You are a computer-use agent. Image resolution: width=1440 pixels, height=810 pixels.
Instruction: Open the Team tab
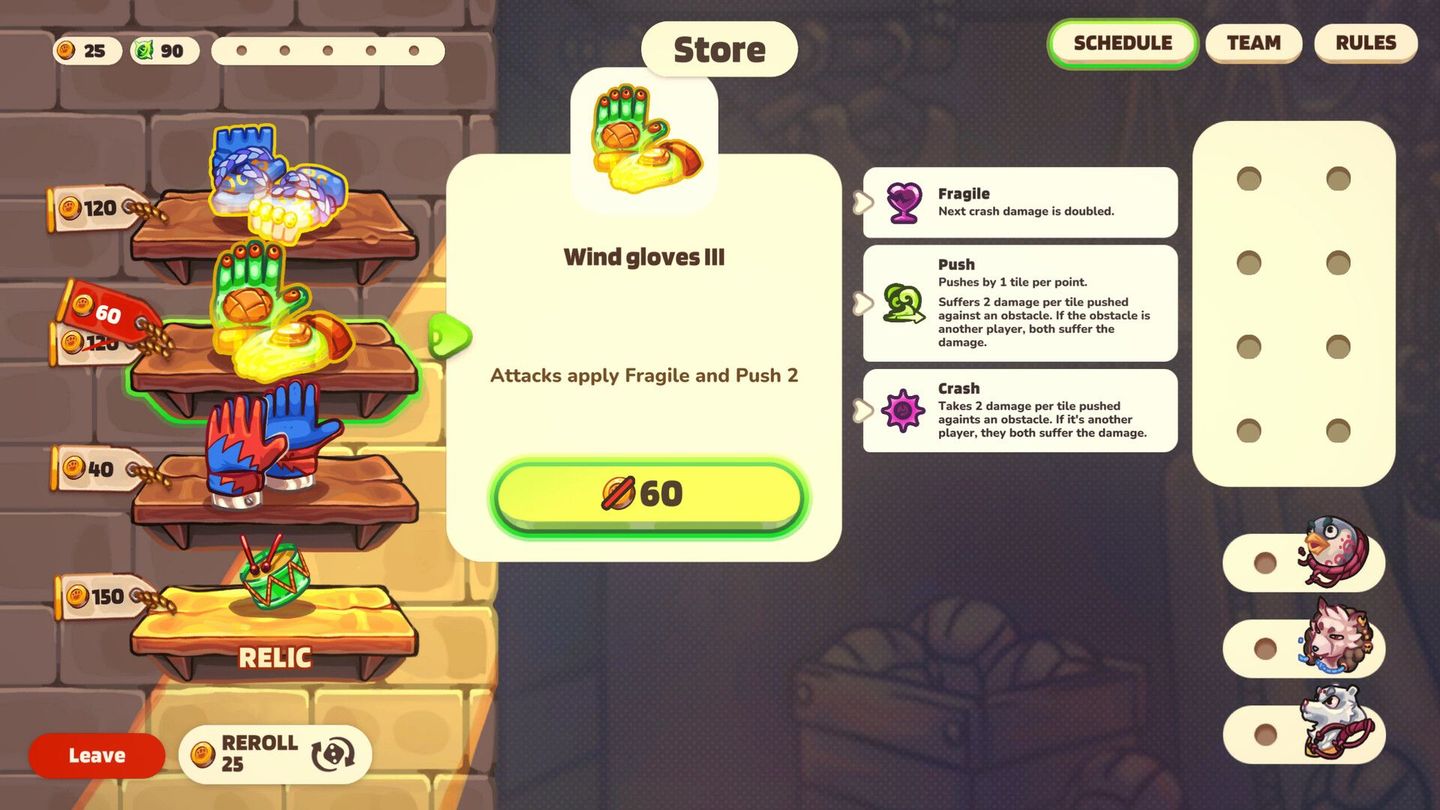(1253, 43)
